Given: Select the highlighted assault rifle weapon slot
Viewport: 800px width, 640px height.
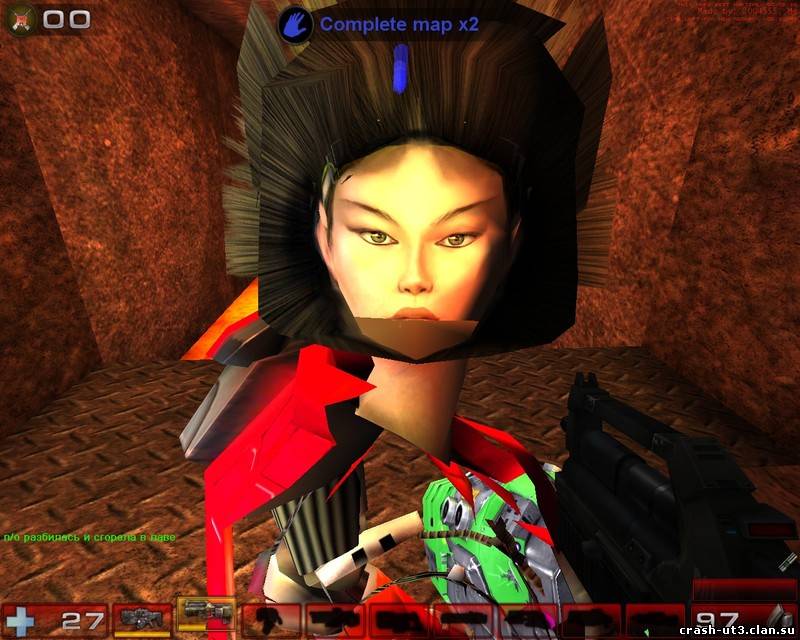Looking at the screenshot, I should tap(206, 615).
